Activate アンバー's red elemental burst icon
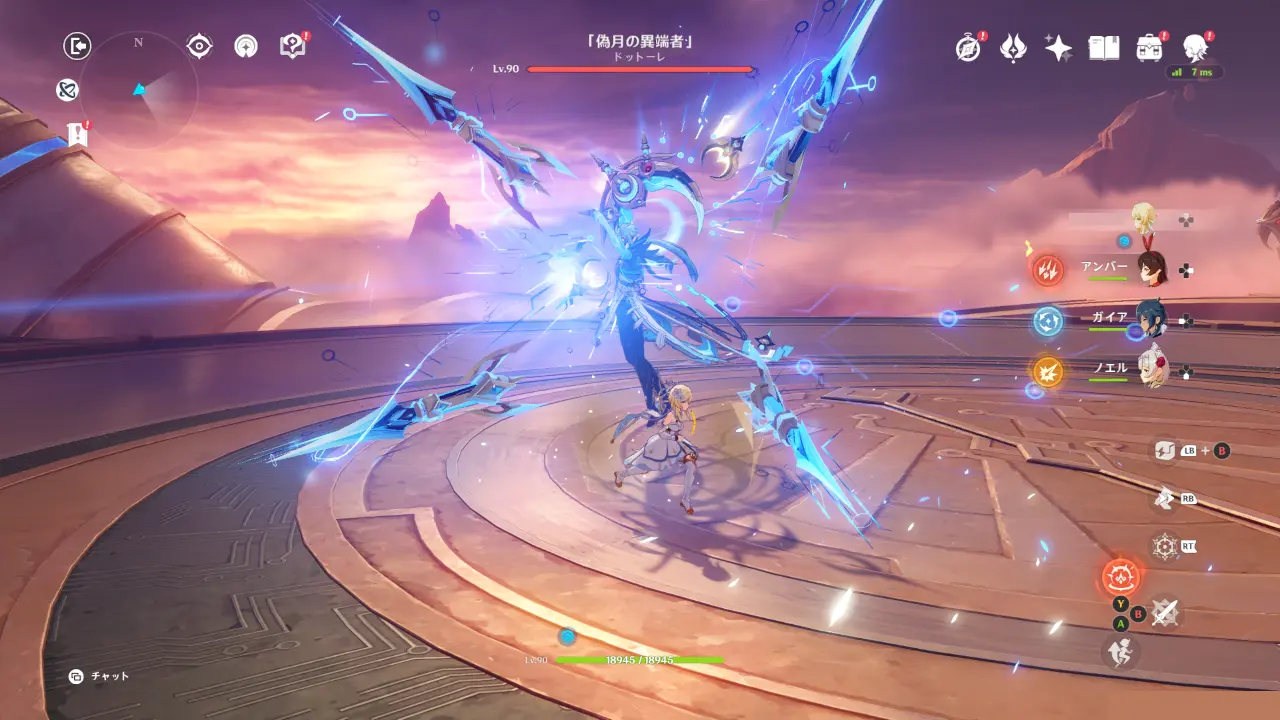 point(1049,269)
